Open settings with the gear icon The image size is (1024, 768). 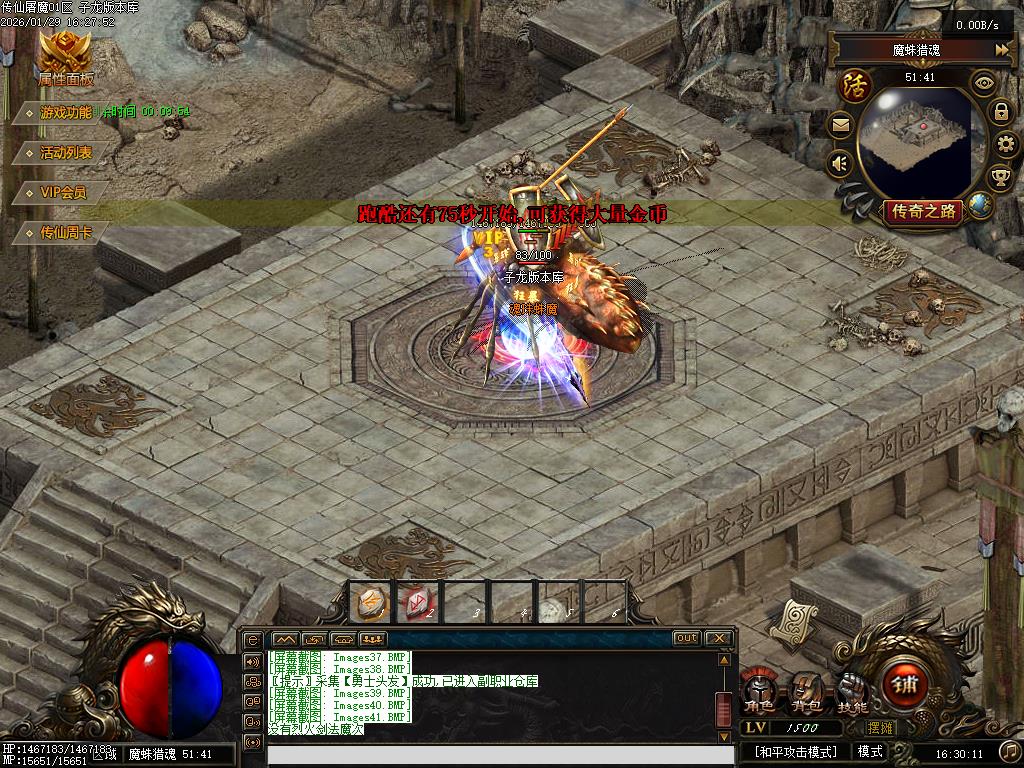[x=1006, y=145]
